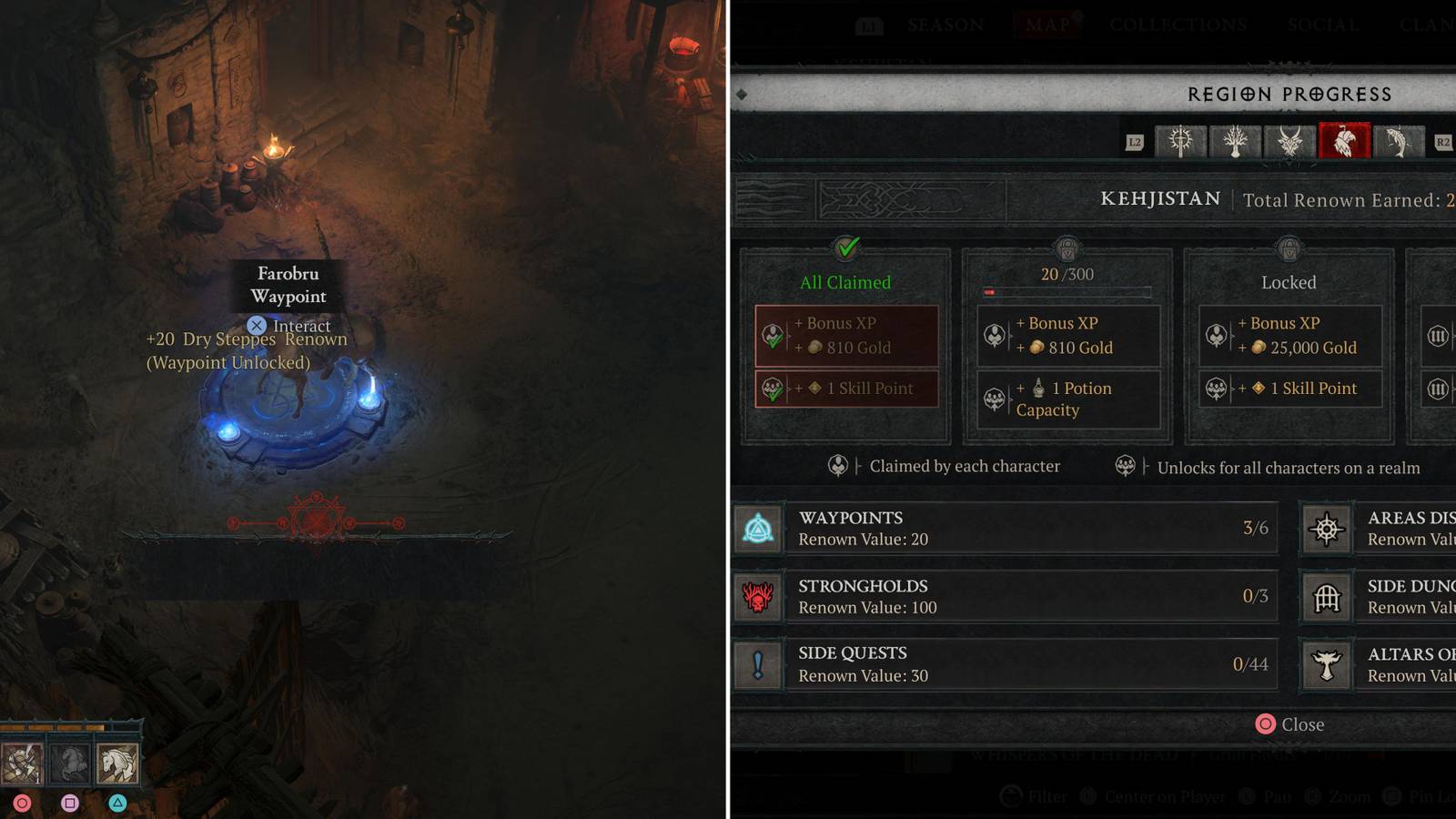Click the 20/300 renown progress bar

tap(1067, 291)
